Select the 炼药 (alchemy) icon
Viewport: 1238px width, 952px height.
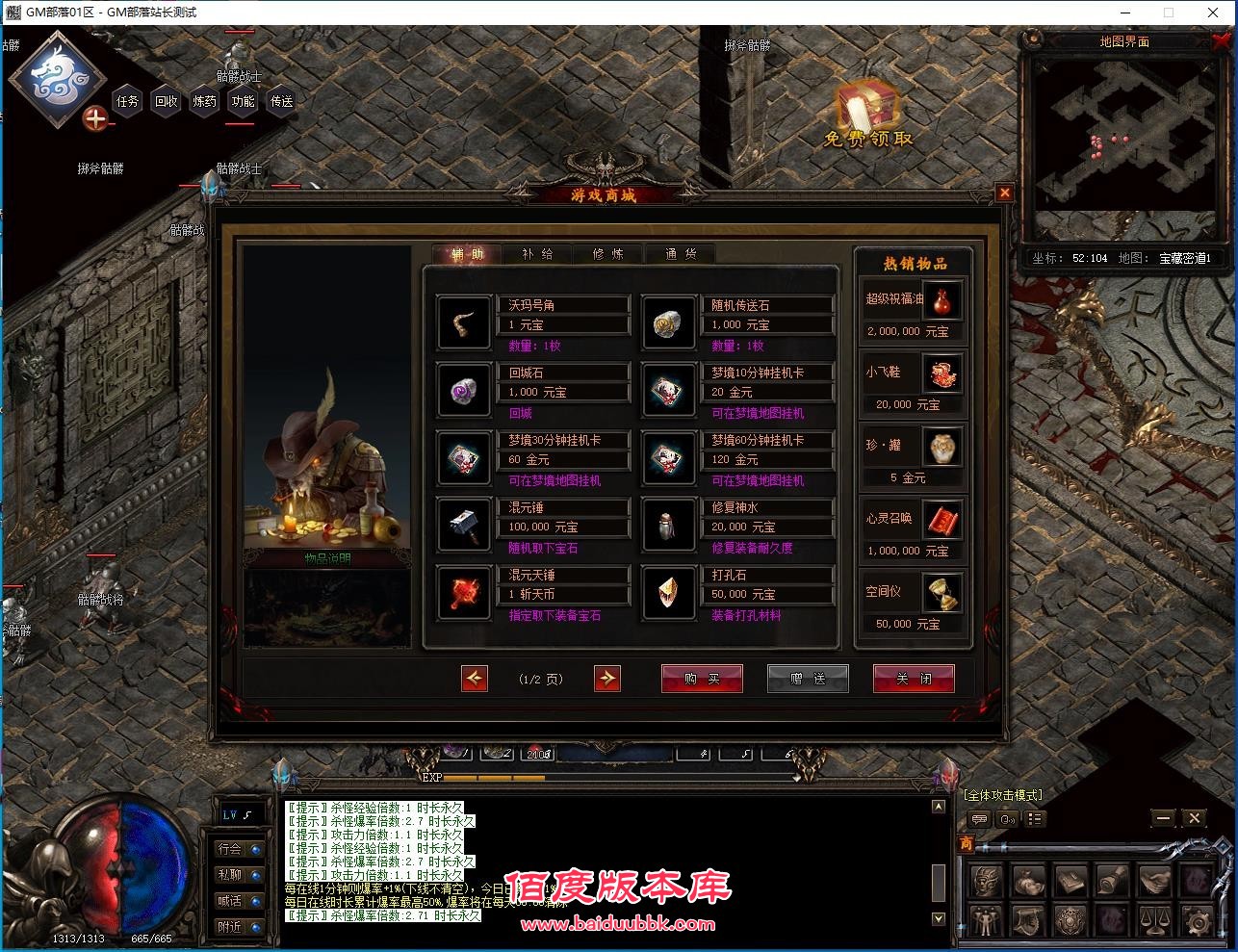[x=203, y=103]
